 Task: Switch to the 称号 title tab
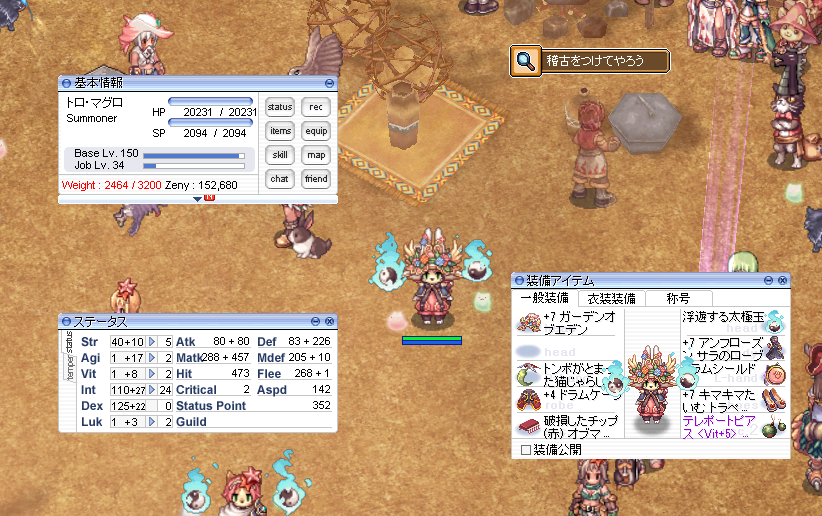tap(678, 298)
